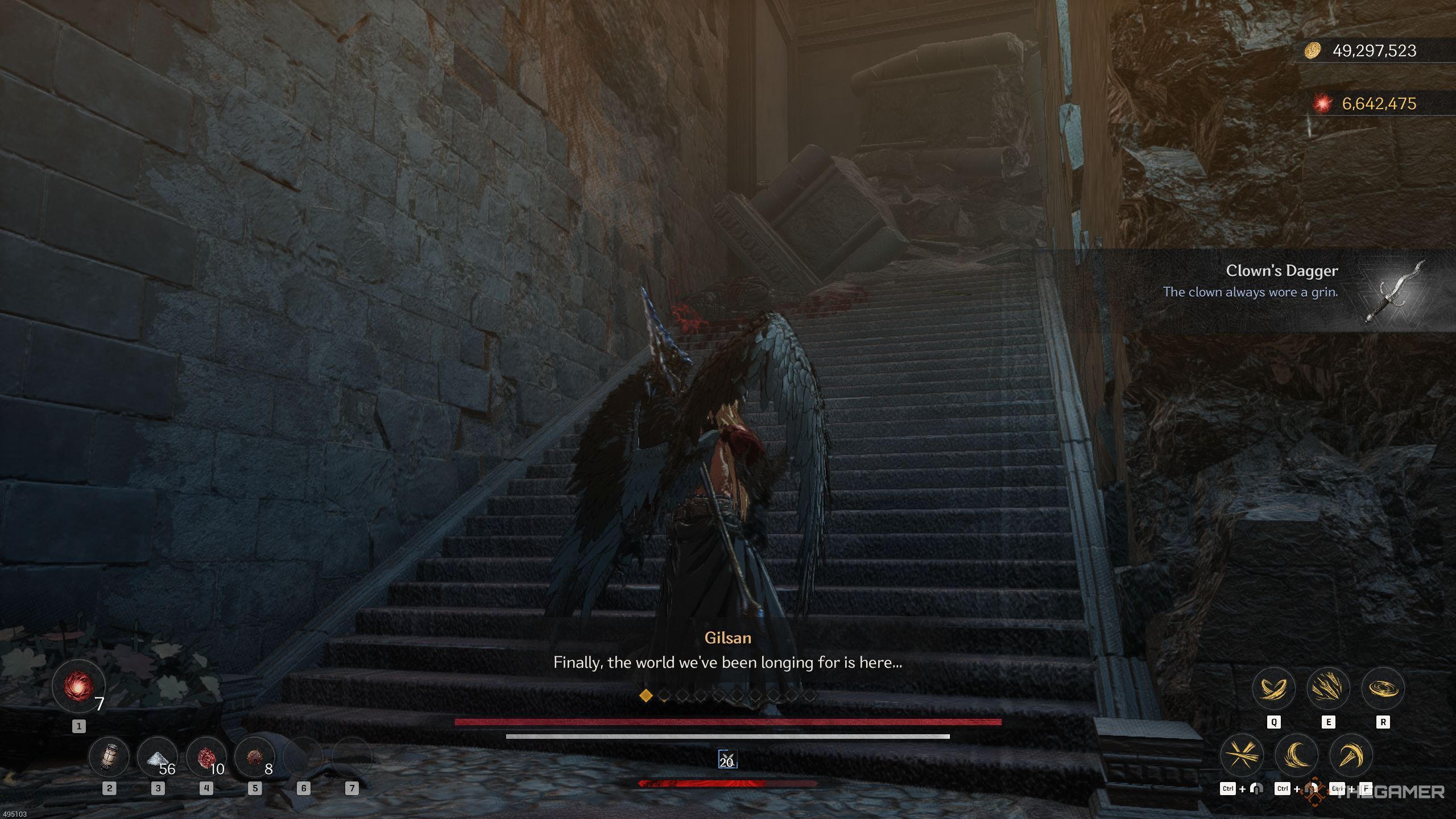Select the lantern item slot
1456x819 pixels.
[x=109, y=757]
